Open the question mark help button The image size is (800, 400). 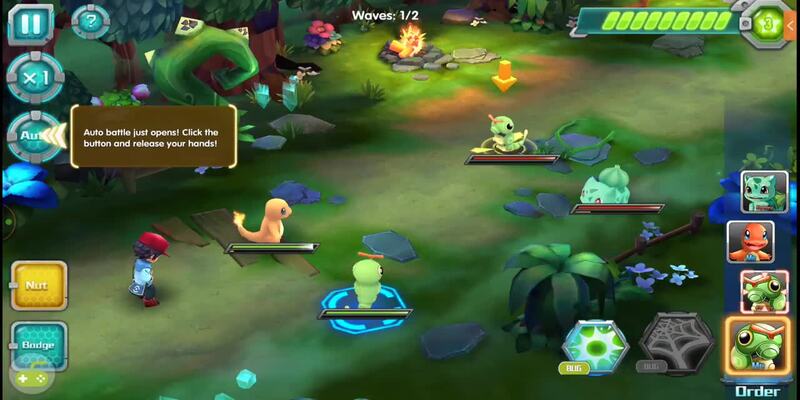coord(91,21)
